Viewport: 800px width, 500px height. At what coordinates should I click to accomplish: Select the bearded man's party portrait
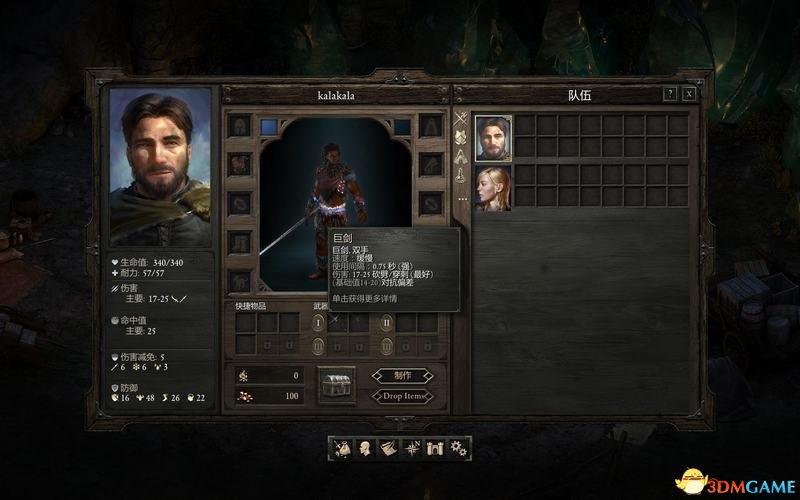pos(493,138)
